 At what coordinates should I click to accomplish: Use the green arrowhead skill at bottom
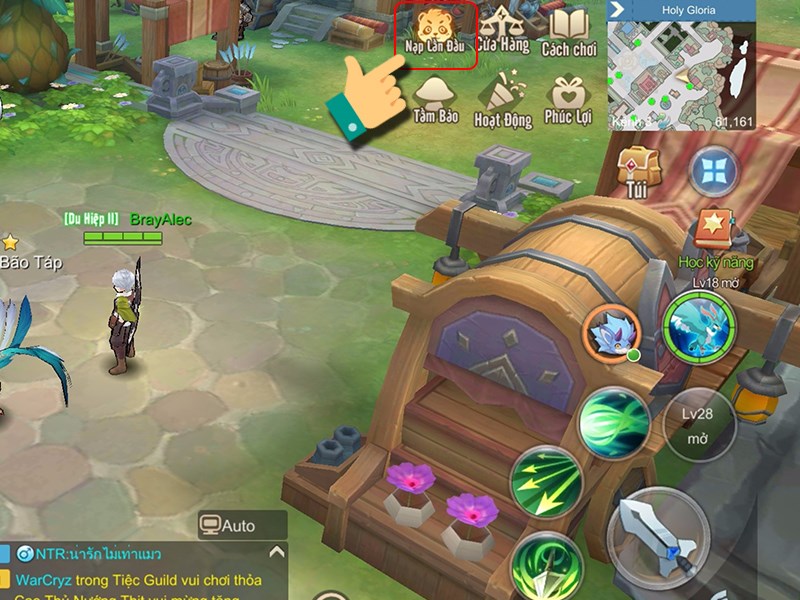pos(546,570)
